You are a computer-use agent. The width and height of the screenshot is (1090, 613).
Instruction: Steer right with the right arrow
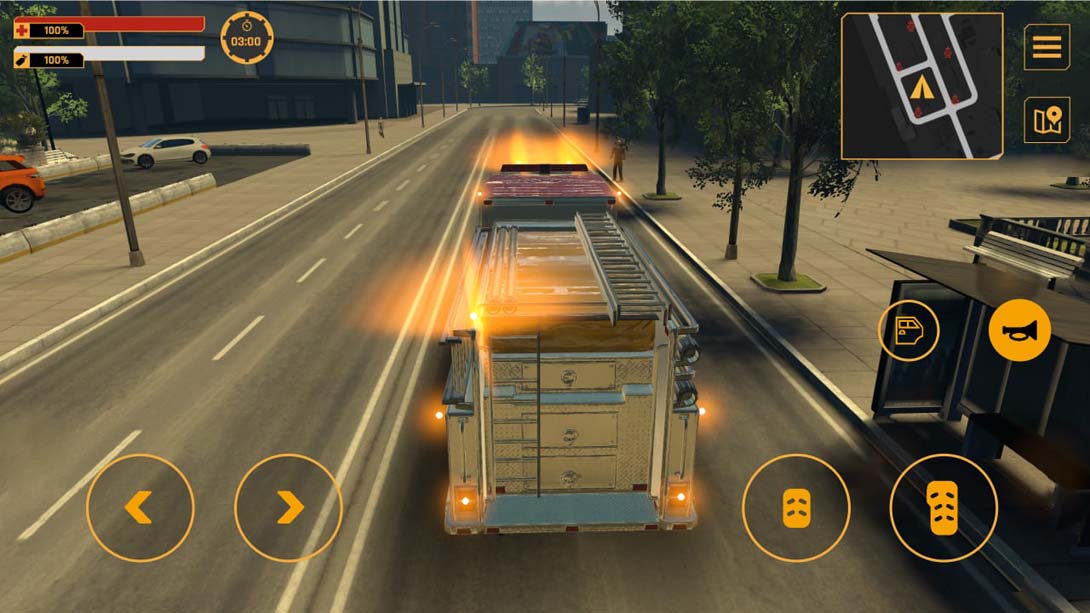[288, 507]
